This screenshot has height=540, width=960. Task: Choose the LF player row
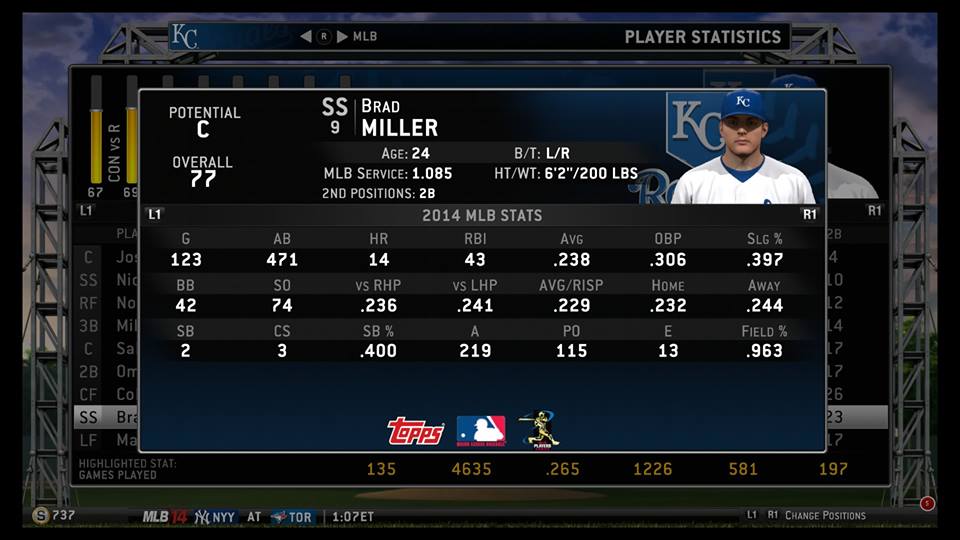pos(106,440)
